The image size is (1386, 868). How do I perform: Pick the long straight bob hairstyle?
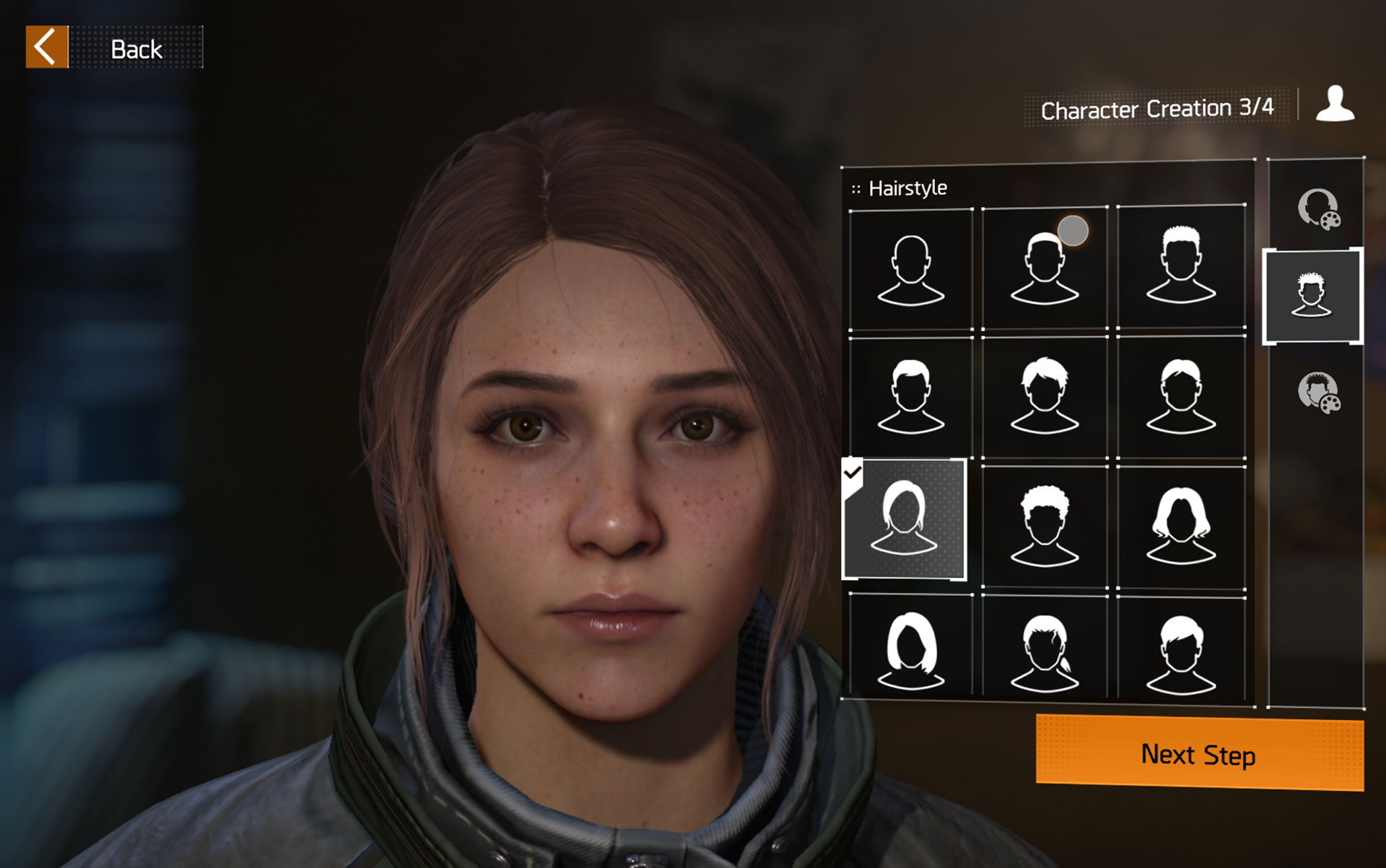pyautogui.click(x=910, y=649)
